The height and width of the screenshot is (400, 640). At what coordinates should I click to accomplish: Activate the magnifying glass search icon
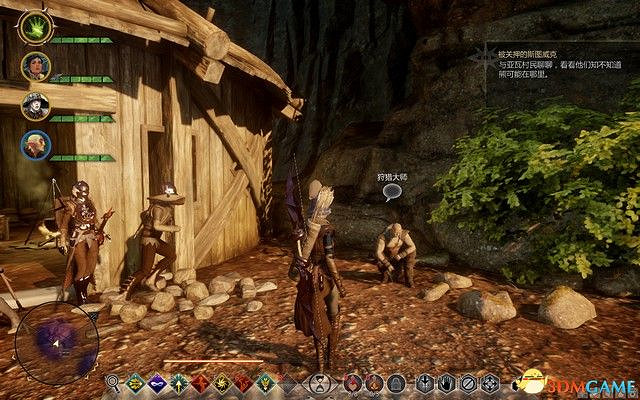point(112,382)
